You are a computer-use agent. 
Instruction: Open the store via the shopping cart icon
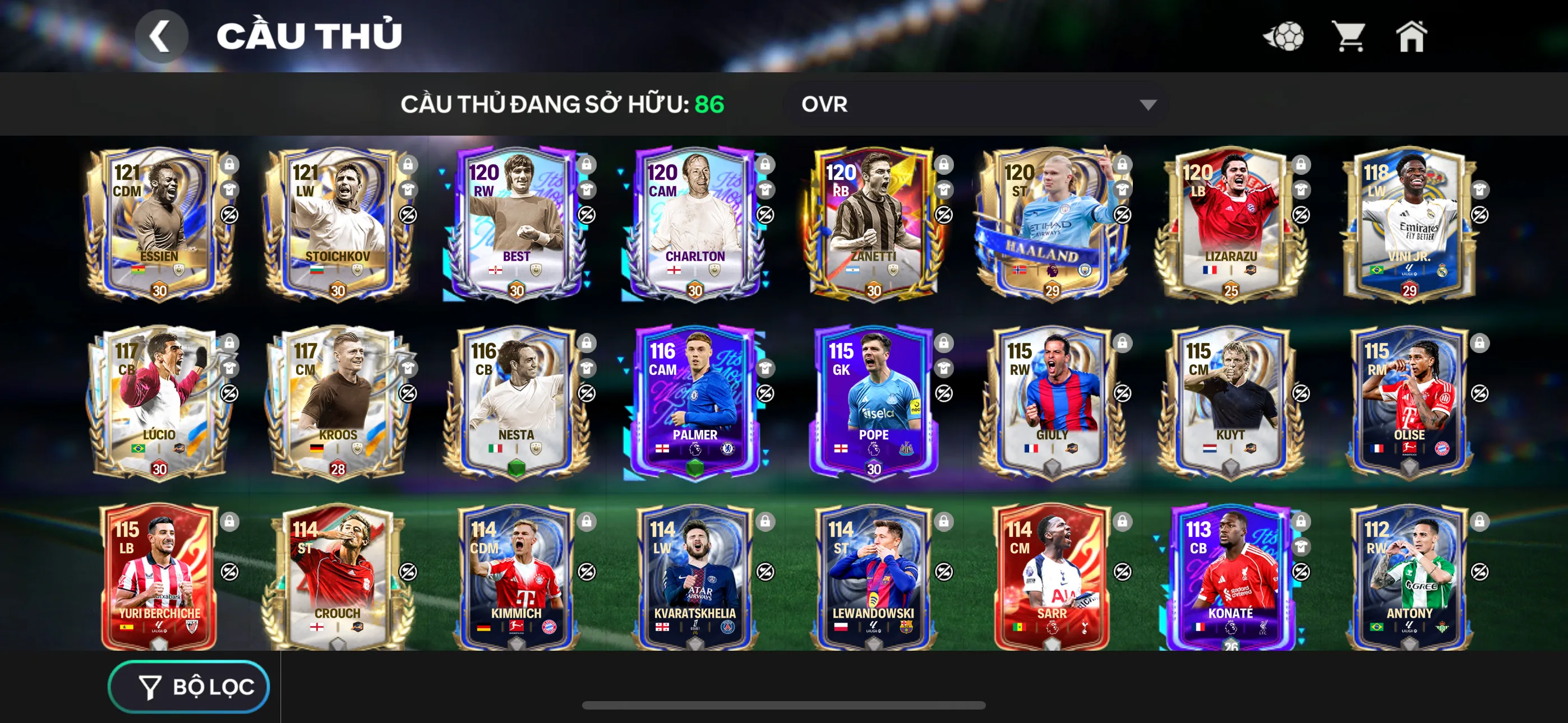pyautogui.click(x=1348, y=36)
